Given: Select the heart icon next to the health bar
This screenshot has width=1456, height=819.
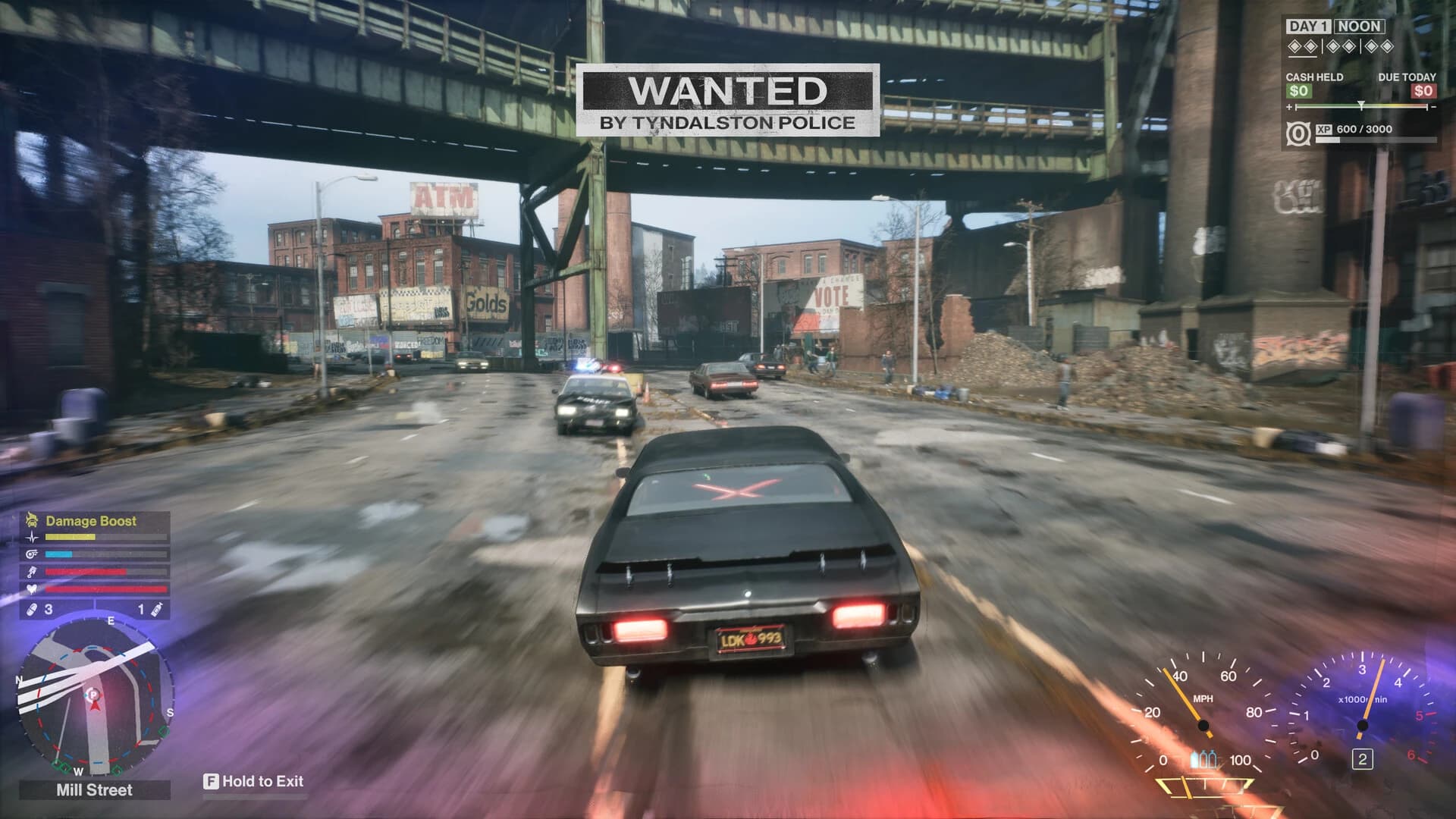Looking at the screenshot, I should click(31, 588).
